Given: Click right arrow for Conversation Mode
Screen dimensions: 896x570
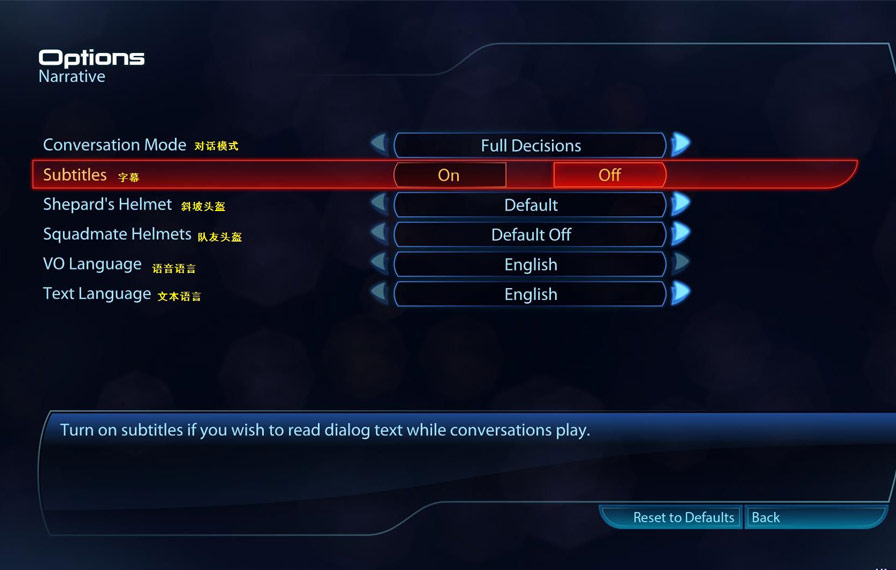Looking at the screenshot, I should [x=681, y=144].
